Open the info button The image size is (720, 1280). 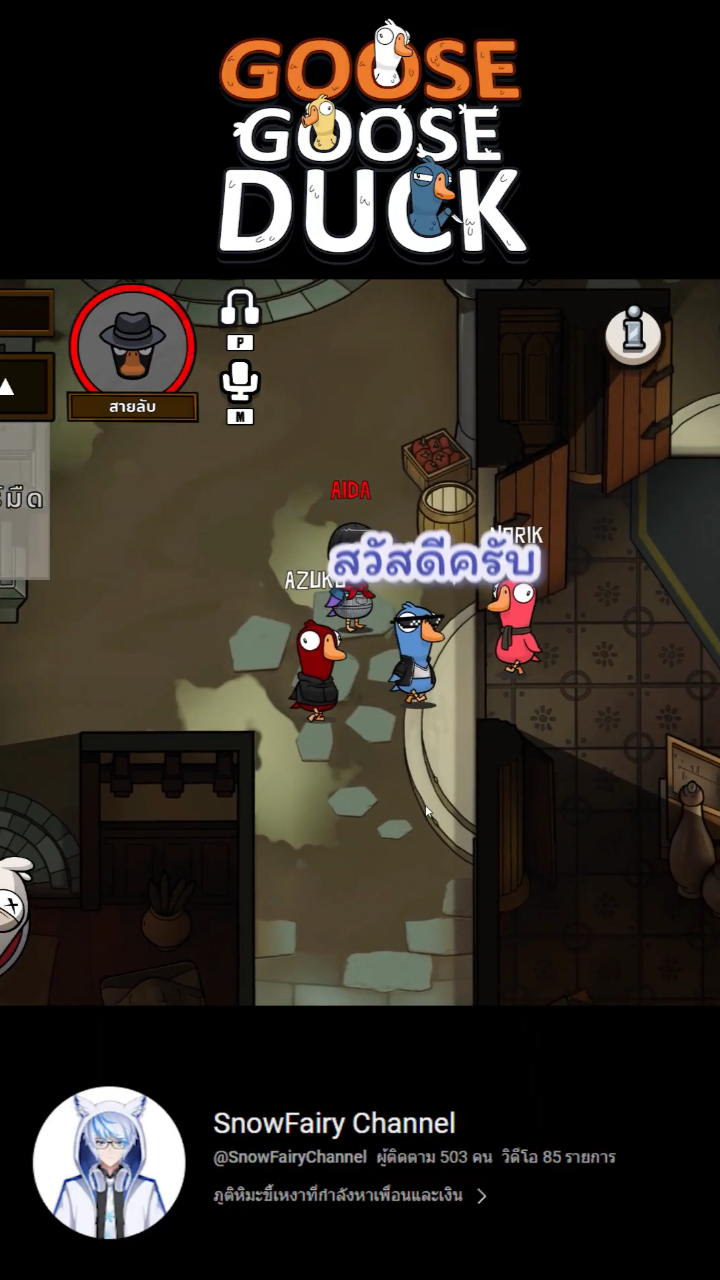click(633, 333)
